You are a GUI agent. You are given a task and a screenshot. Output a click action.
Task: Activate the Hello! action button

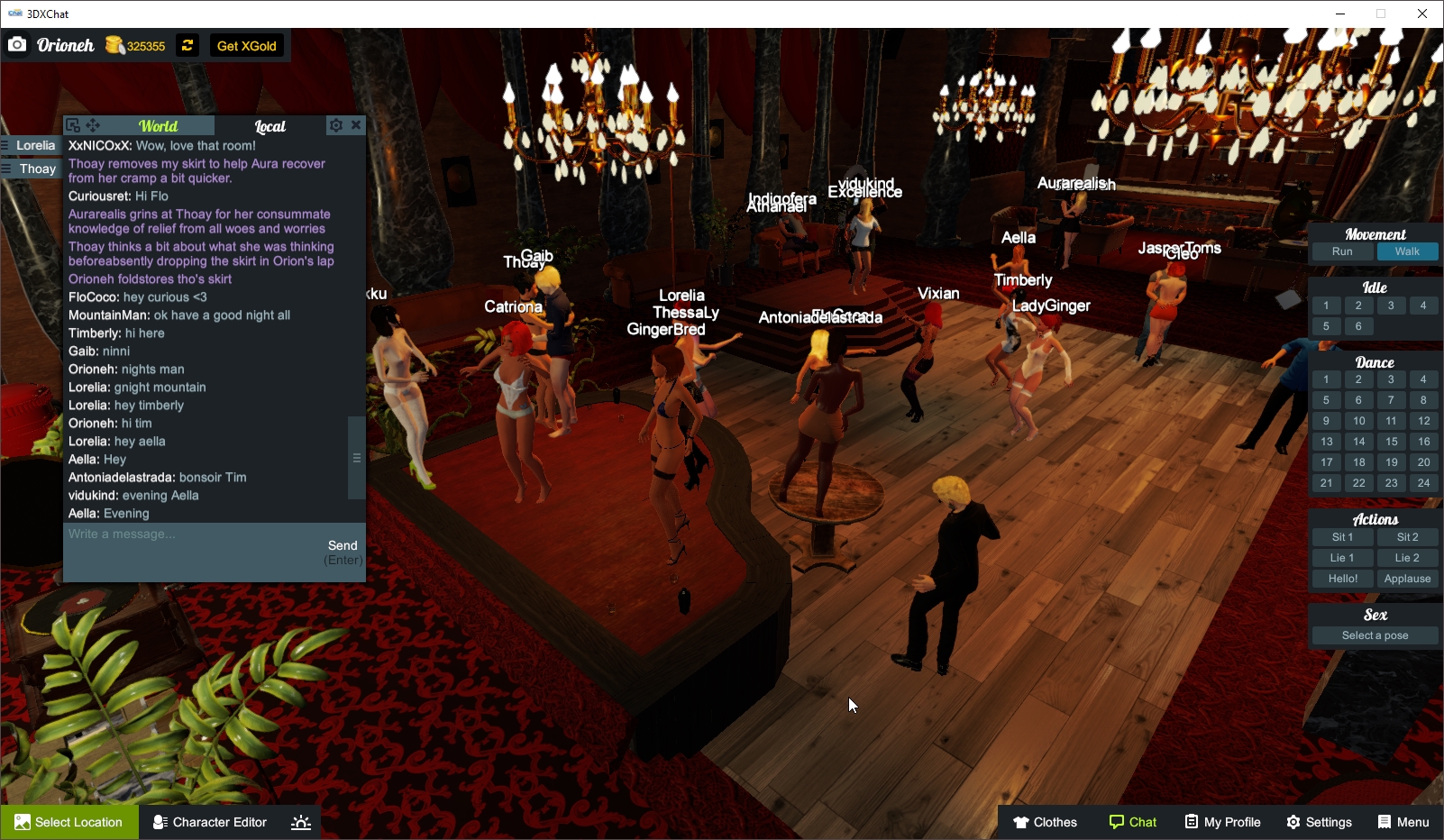1342,578
